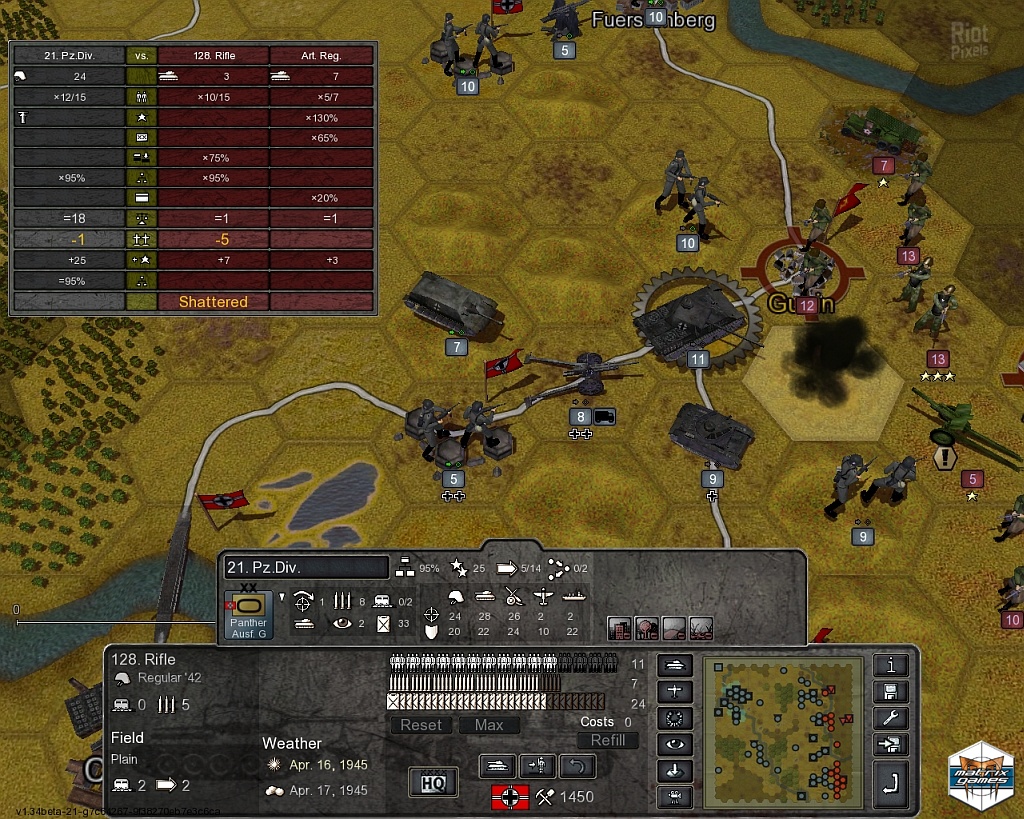
Task: Click the strategic minimap
Action: (x=781, y=732)
